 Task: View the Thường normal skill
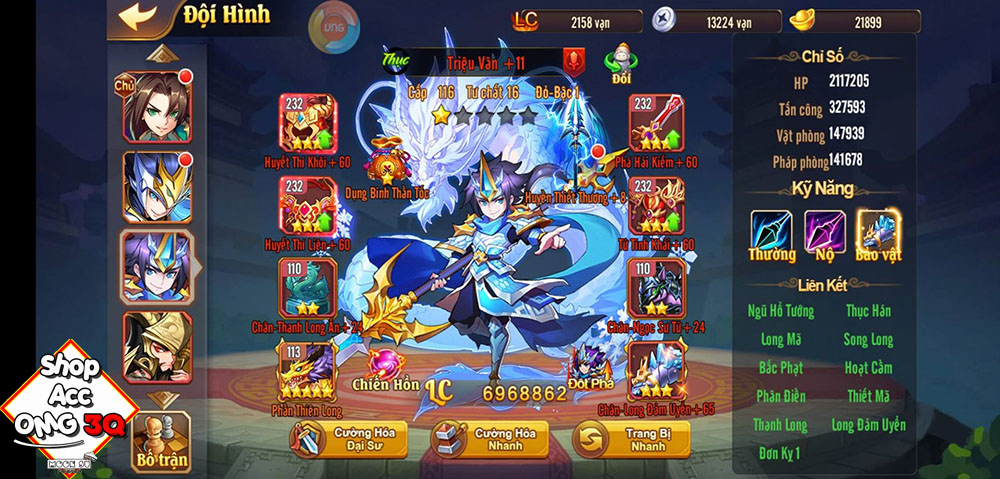(x=771, y=233)
